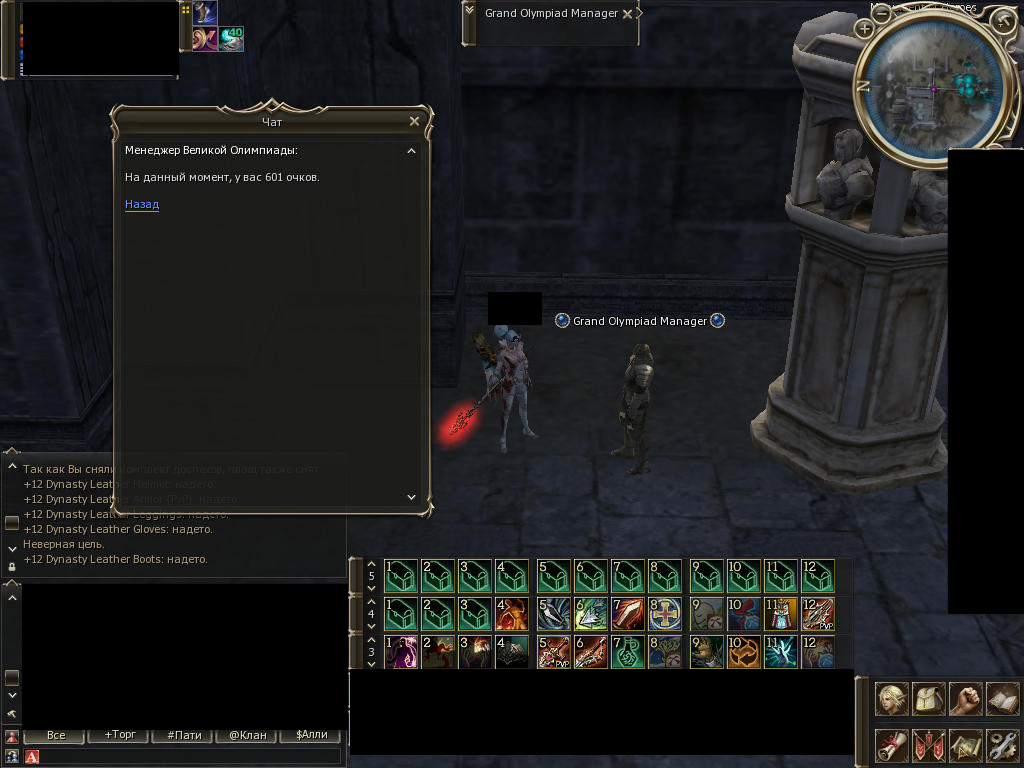Follow the Назад link in dialog
This screenshot has height=768, width=1024.
142,205
